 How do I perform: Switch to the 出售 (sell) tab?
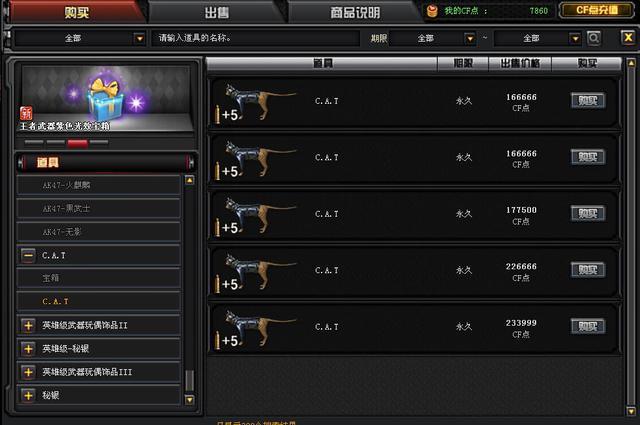[x=216, y=12]
